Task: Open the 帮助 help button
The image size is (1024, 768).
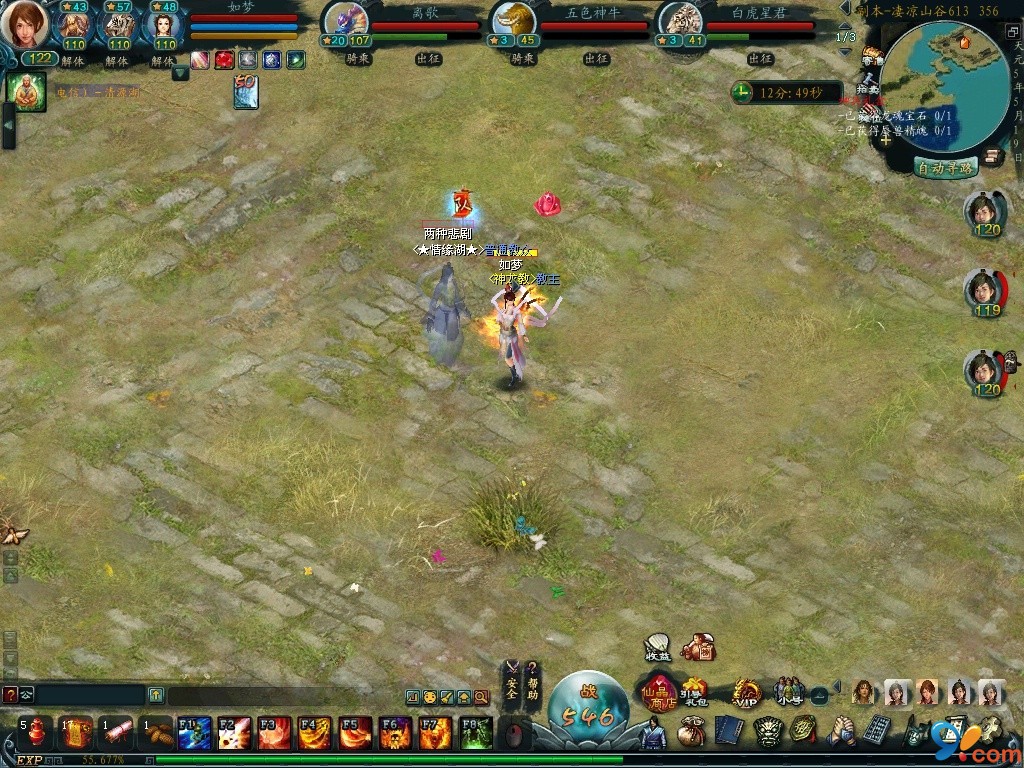Action: pos(533,680)
